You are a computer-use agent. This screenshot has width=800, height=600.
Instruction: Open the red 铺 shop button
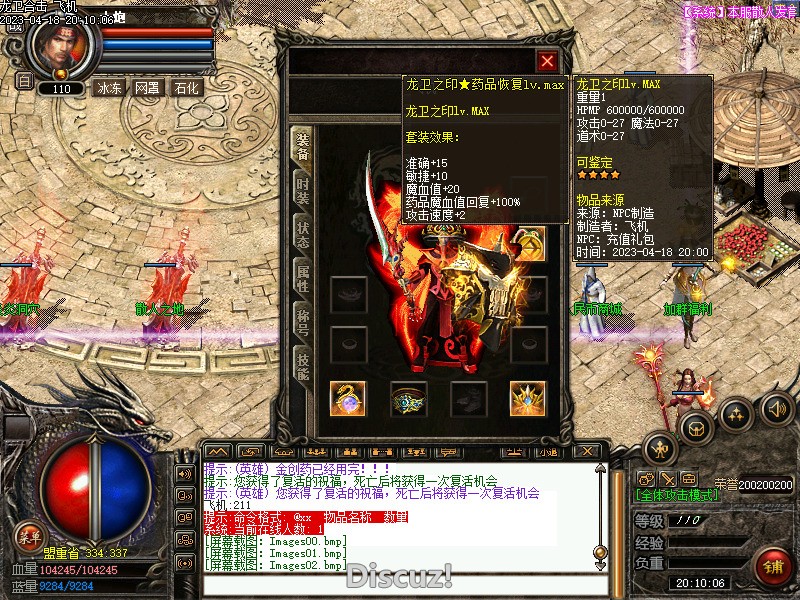coord(773,566)
